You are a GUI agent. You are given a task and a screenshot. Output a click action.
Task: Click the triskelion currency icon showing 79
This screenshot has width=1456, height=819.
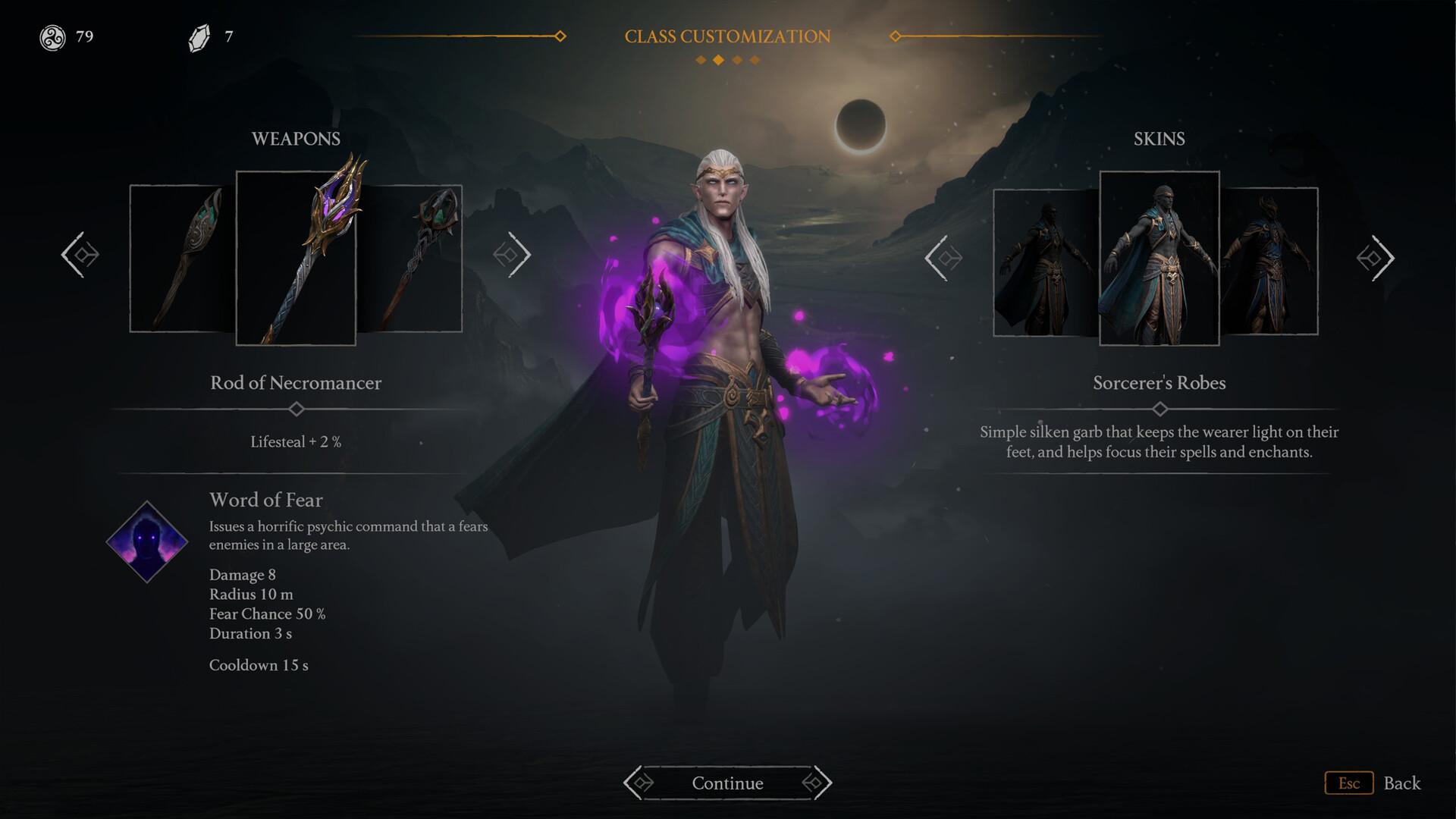(52, 36)
